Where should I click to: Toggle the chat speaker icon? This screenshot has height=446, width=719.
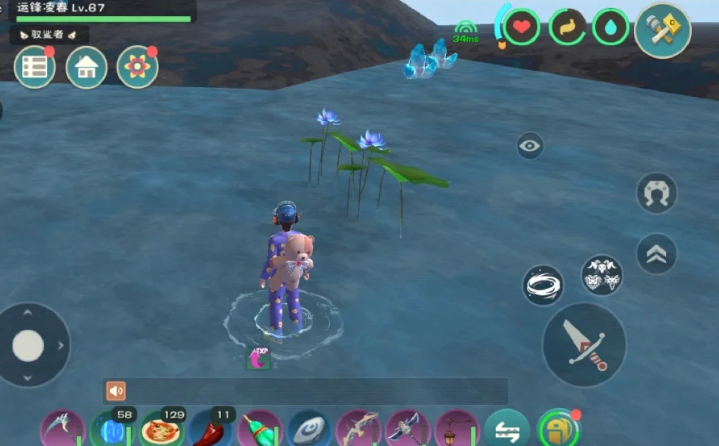(116, 391)
